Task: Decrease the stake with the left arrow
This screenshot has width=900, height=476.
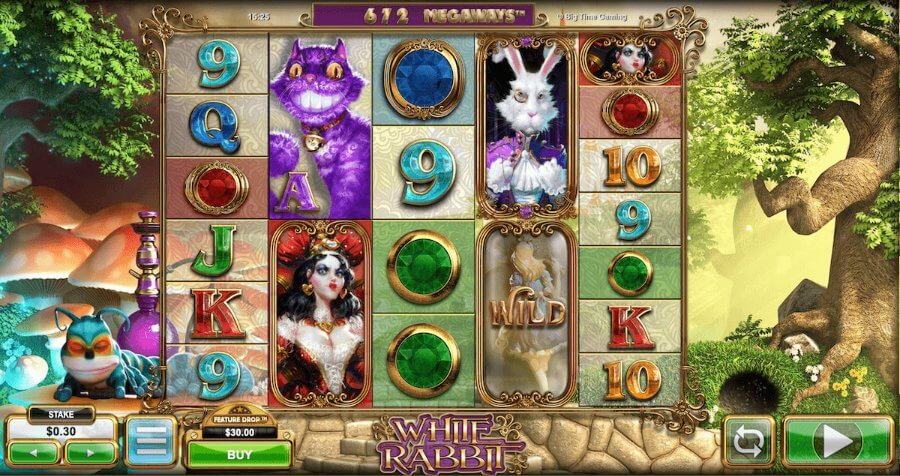Action: point(33,455)
